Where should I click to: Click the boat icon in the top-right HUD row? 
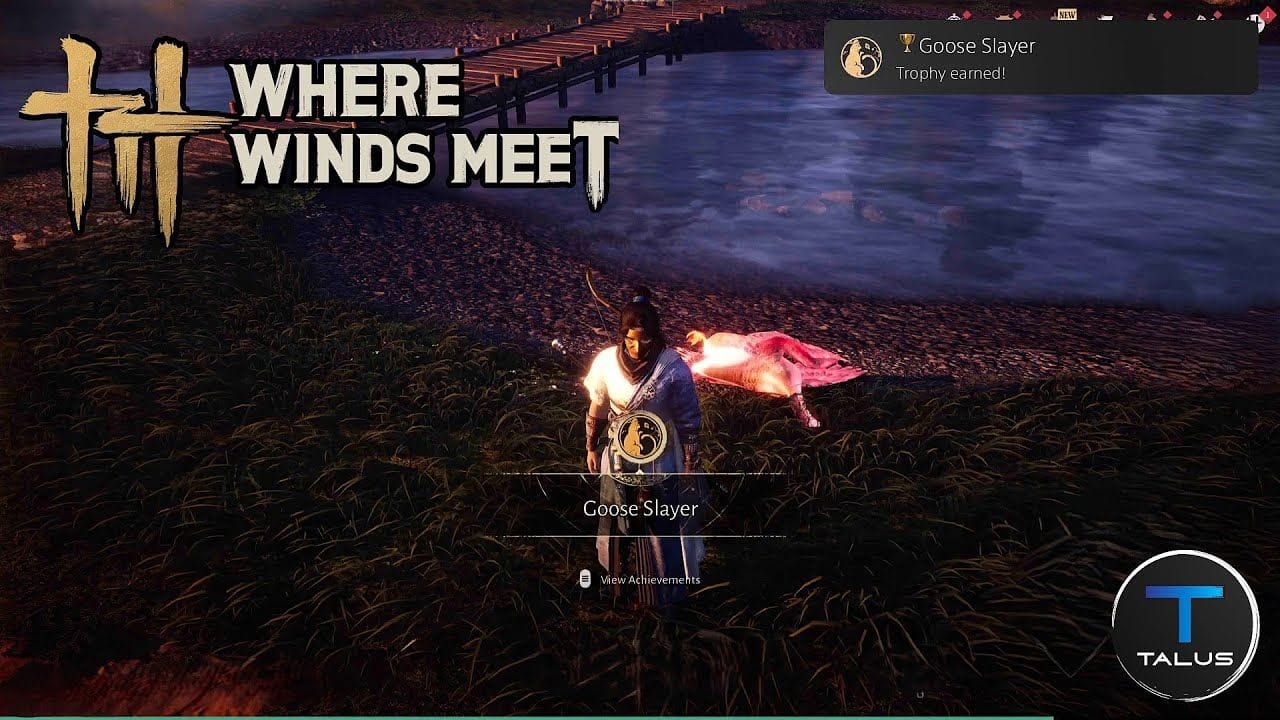pyautogui.click(x=1104, y=15)
